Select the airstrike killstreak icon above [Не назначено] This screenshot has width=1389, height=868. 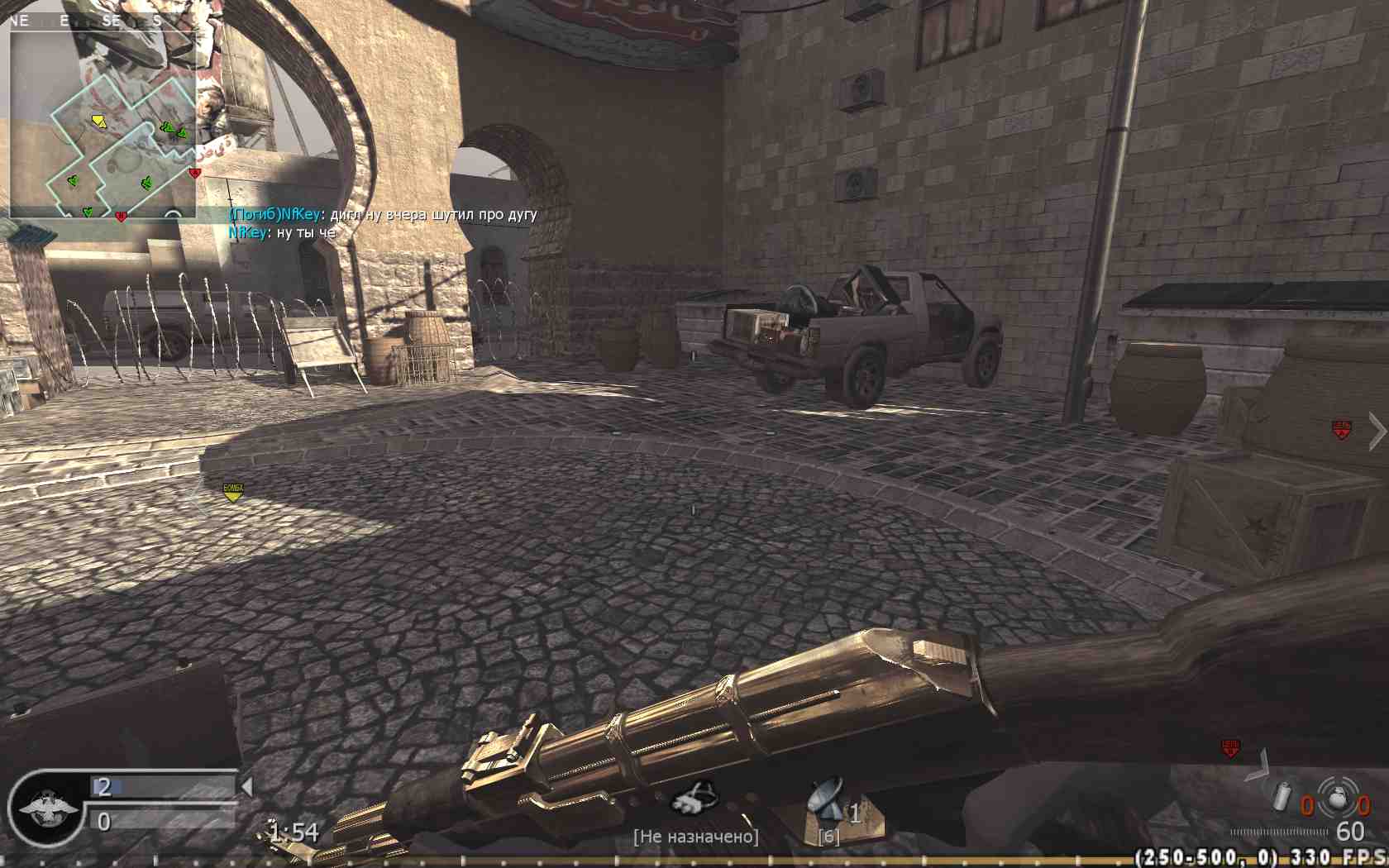[x=694, y=797]
